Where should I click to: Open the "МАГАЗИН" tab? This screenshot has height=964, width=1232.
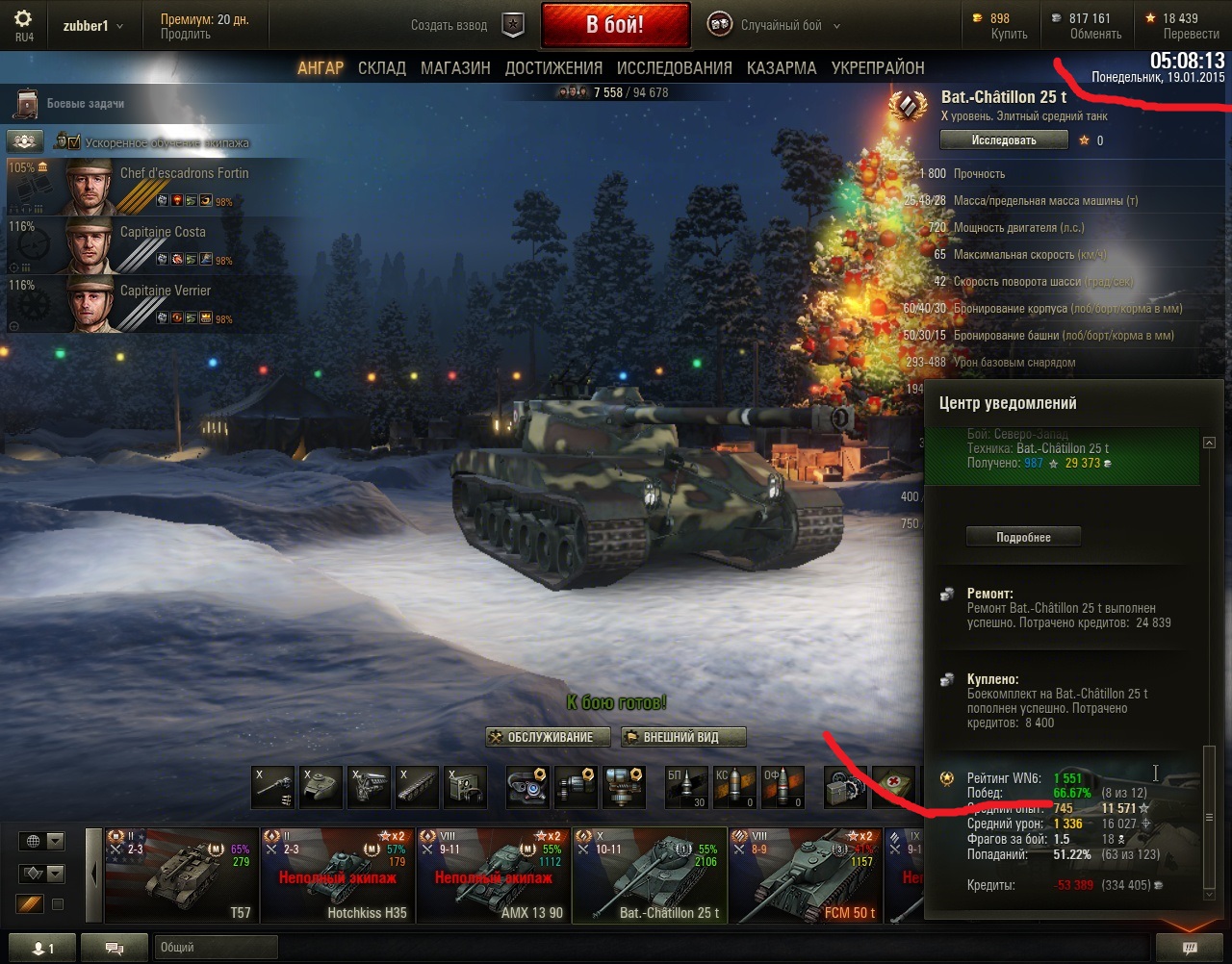tap(455, 68)
